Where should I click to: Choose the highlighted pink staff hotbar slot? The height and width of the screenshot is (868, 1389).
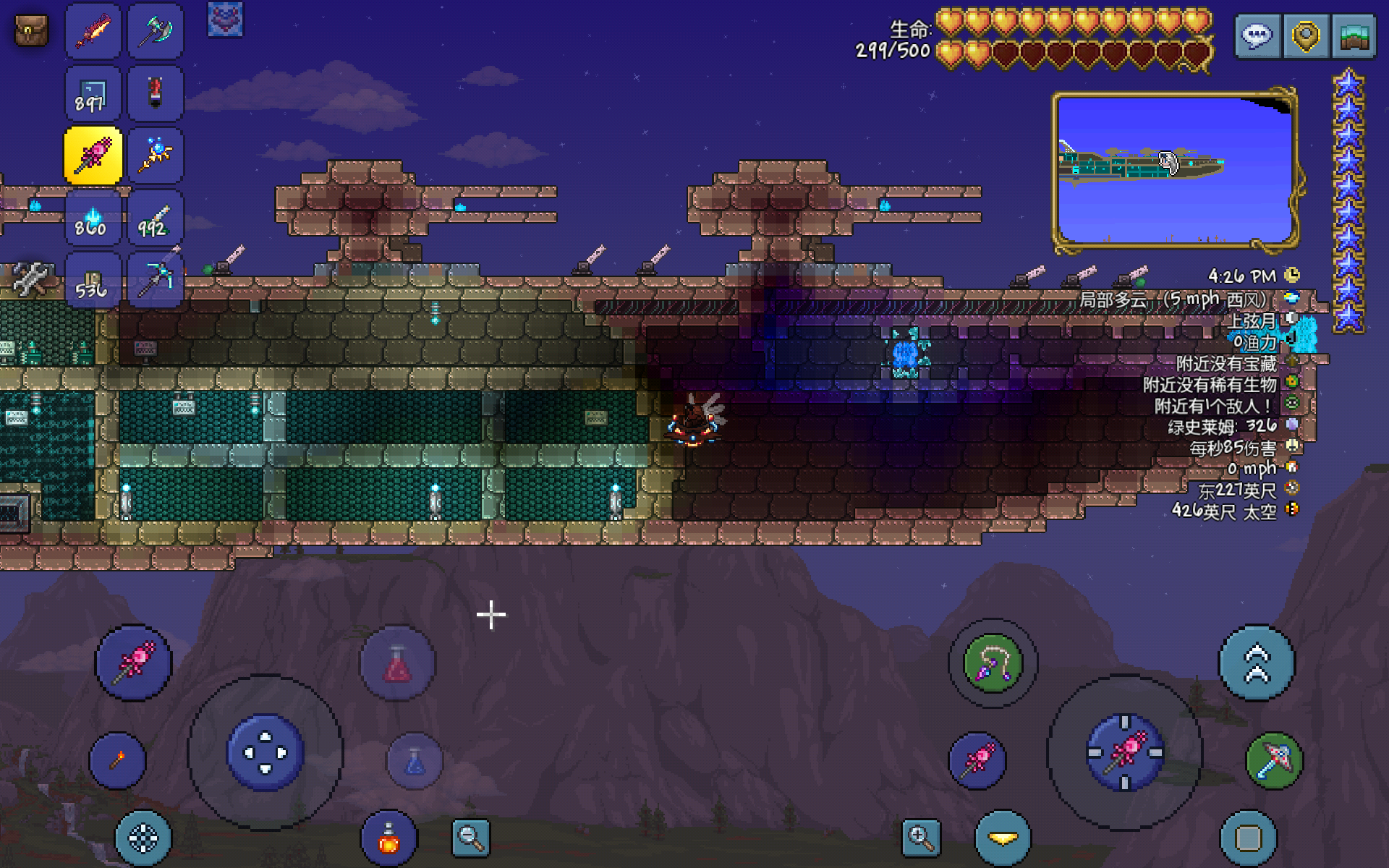click(93, 155)
